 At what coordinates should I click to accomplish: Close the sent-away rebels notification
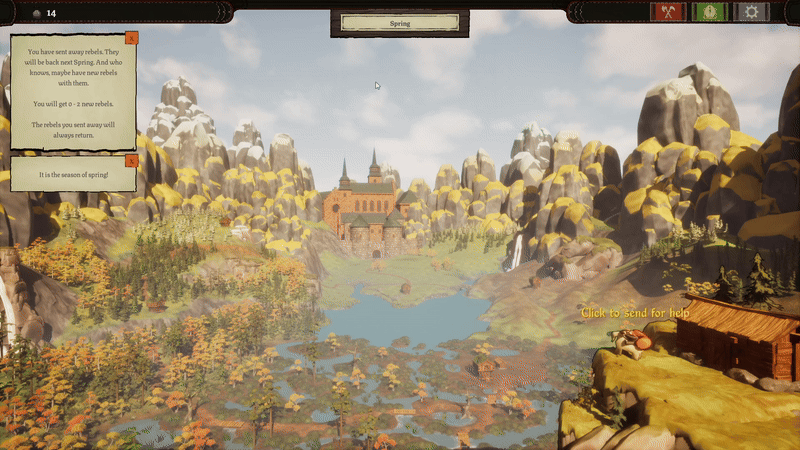point(132,38)
